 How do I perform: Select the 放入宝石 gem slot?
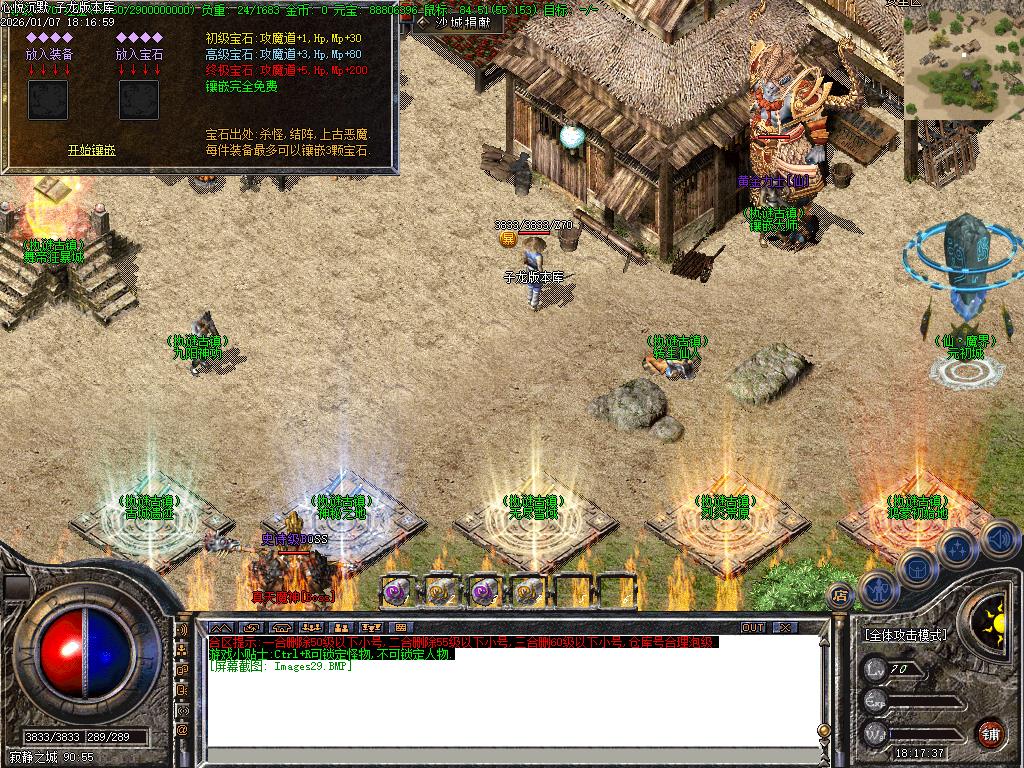139,100
